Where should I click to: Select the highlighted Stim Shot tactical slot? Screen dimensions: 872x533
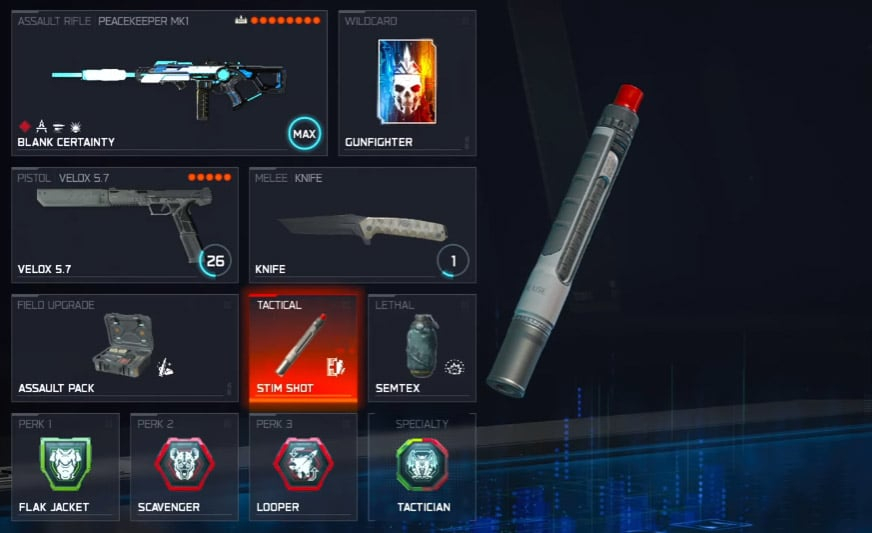pyautogui.click(x=303, y=348)
